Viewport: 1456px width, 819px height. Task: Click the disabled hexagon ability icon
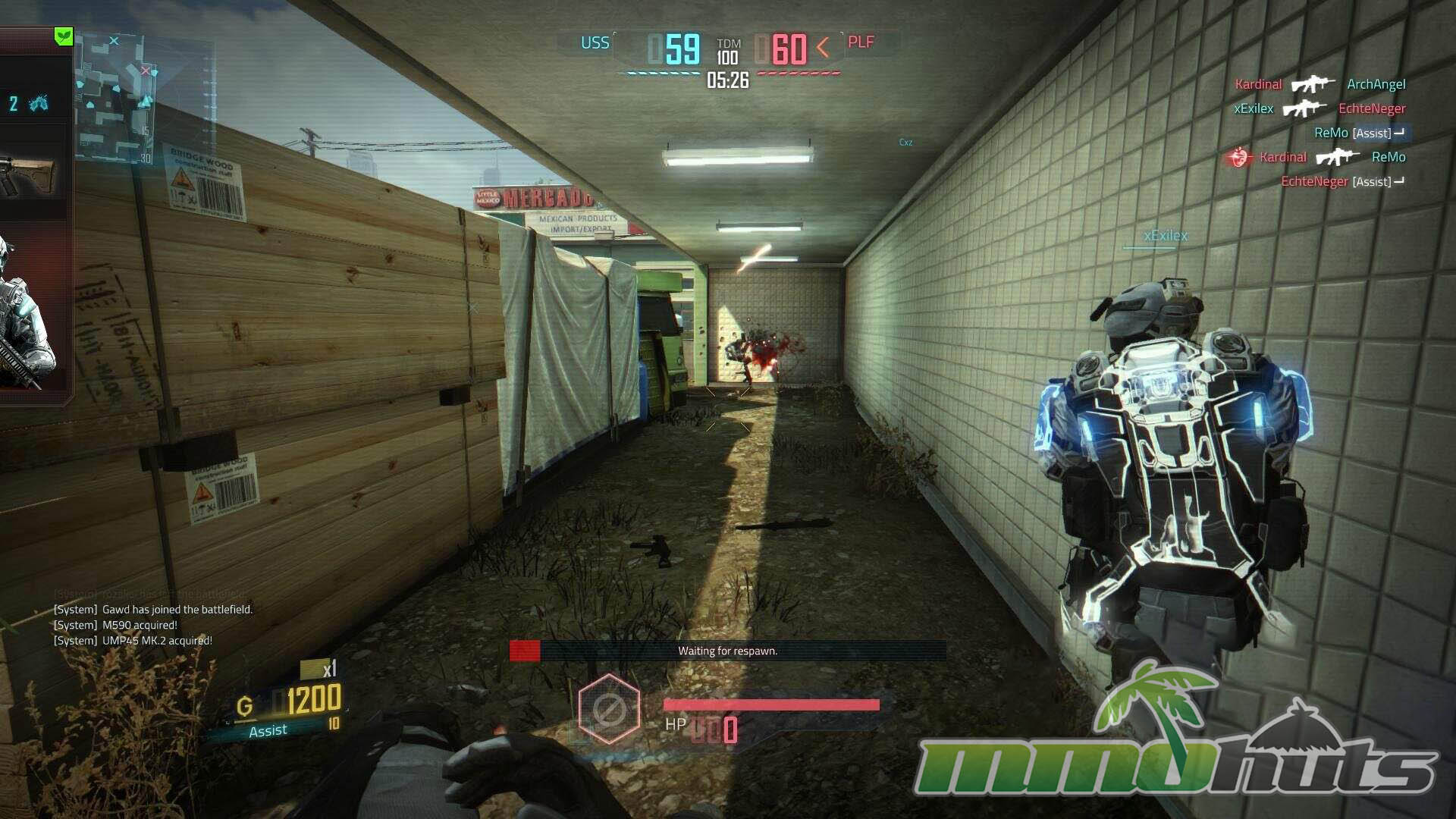click(x=609, y=710)
